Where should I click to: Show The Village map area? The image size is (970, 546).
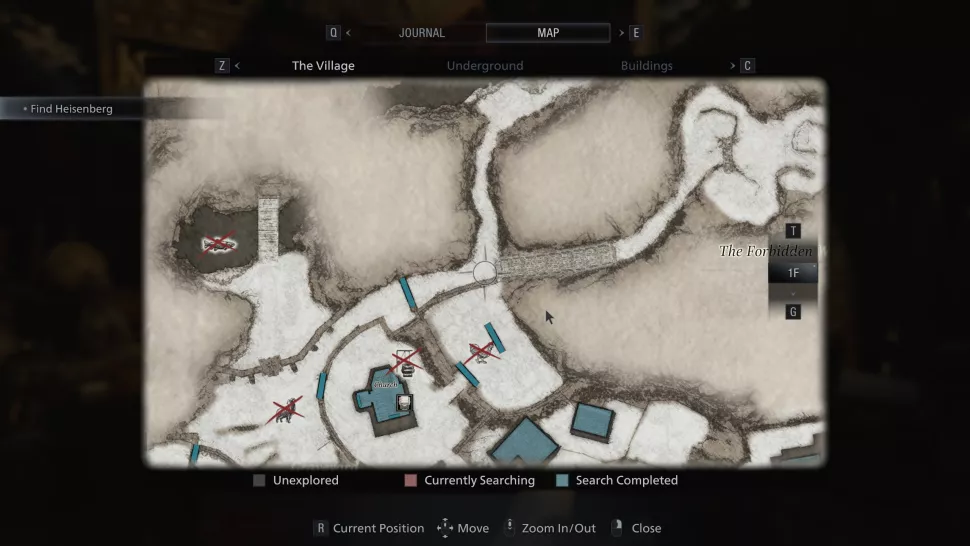(323, 66)
